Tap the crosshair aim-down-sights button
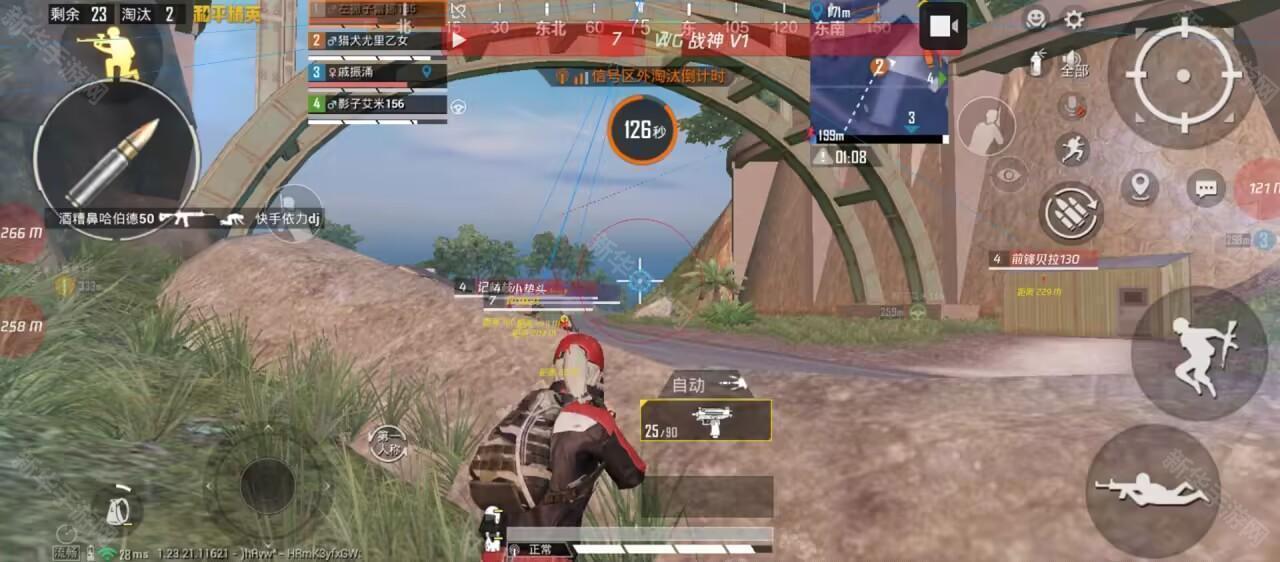The height and width of the screenshot is (562, 1280). click(x=1183, y=75)
